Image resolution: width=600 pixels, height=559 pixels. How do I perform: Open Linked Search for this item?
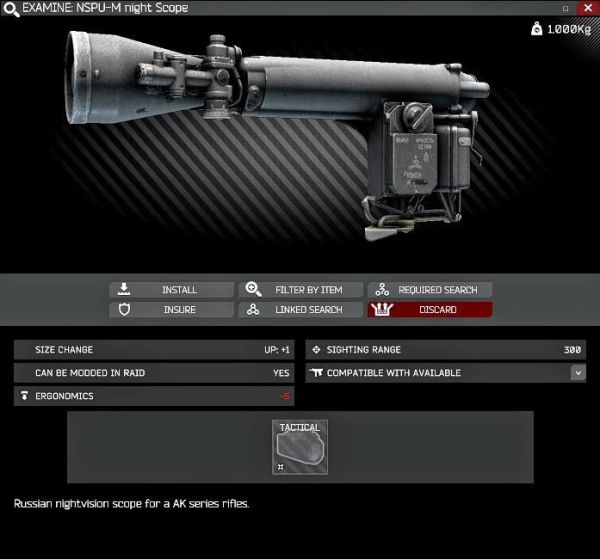pos(300,310)
